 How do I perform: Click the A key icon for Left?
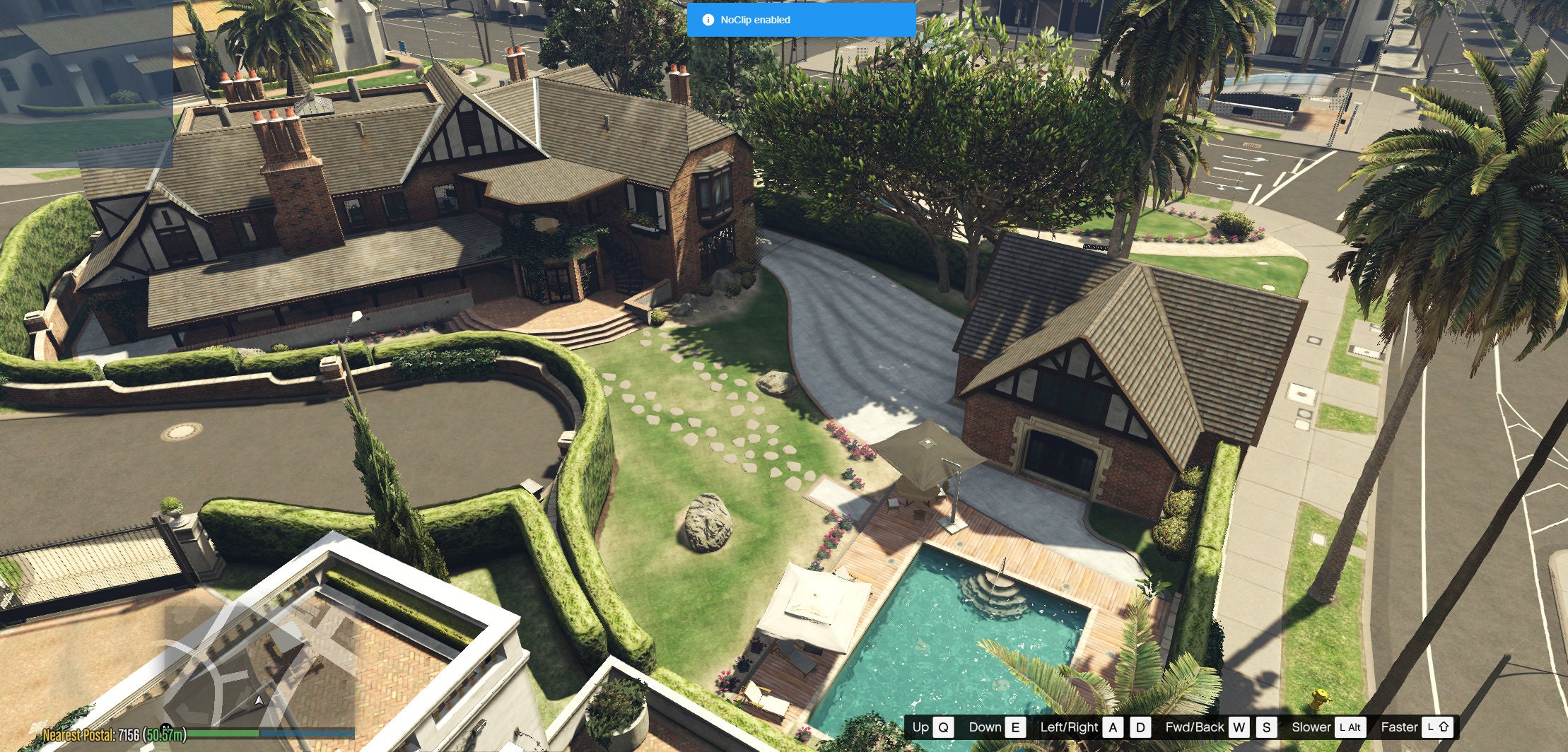pos(1112,727)
